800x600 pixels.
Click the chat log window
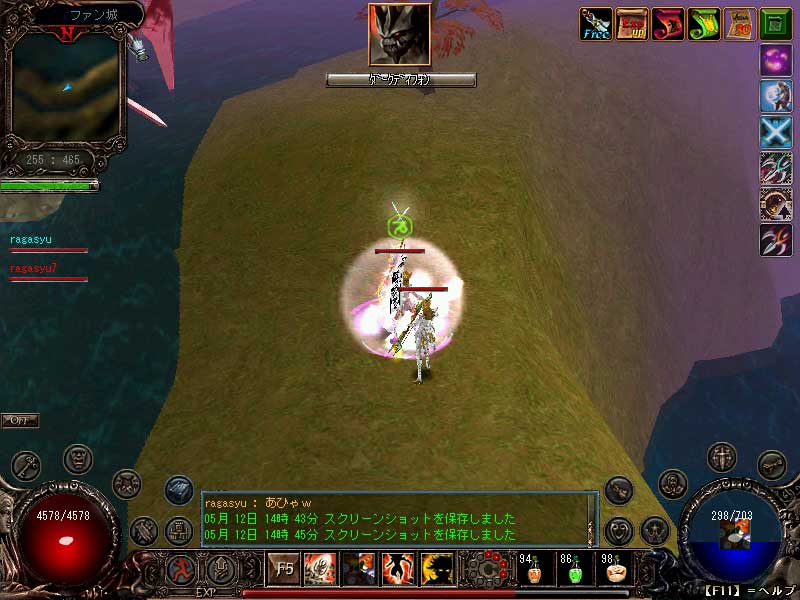[398, 519]
